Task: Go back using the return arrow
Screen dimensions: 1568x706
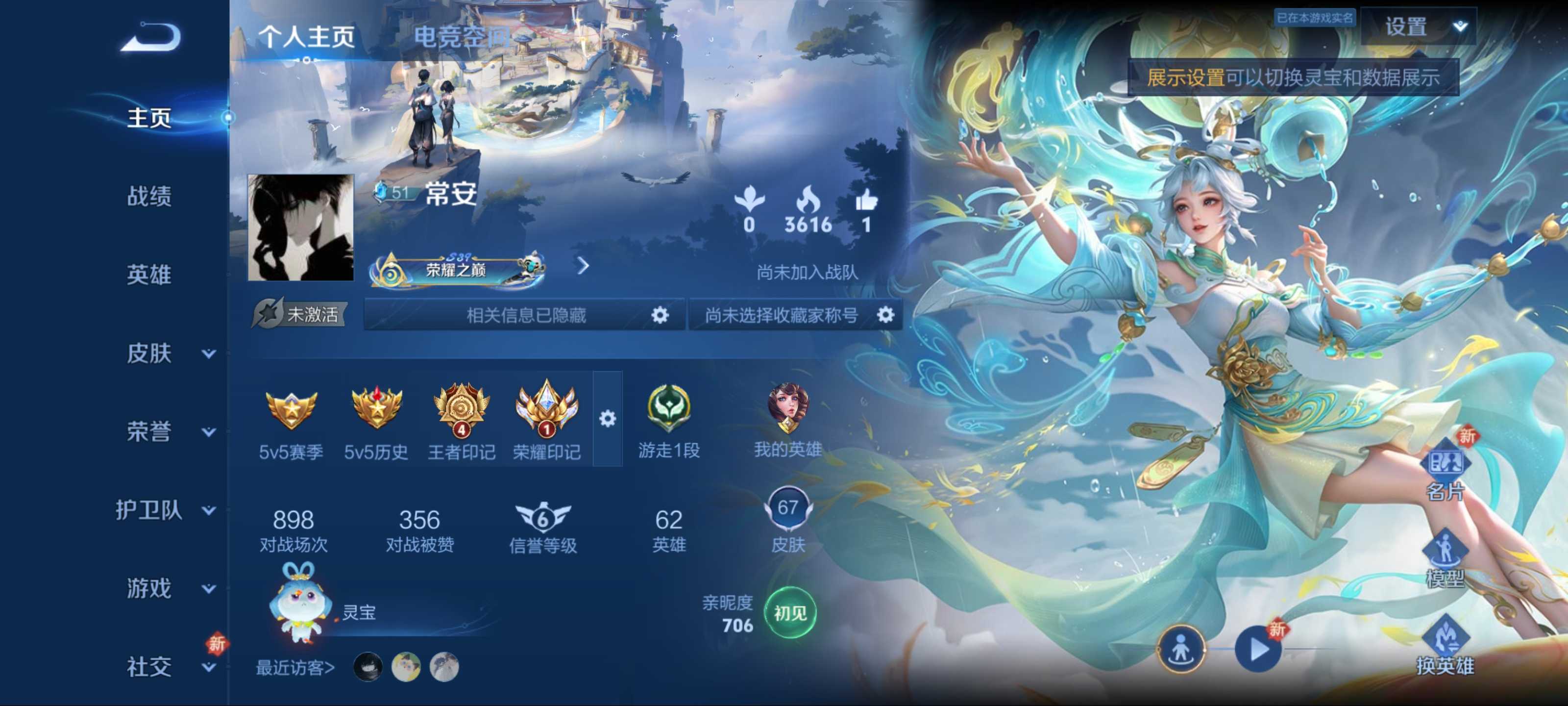Action: (x=151, y=38)
